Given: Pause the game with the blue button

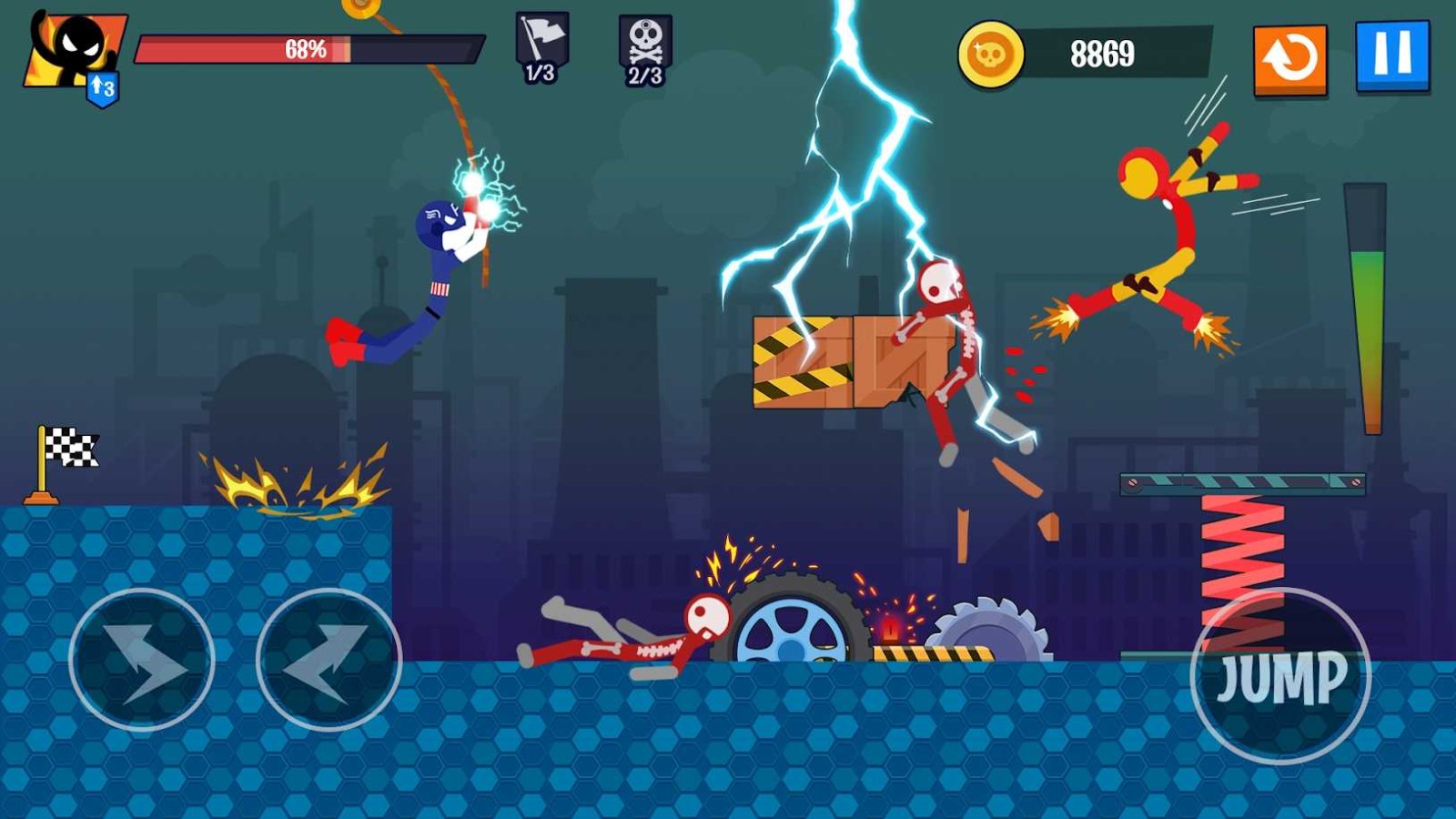Looking at the screenshot, I should click(x=1392, y=56).
